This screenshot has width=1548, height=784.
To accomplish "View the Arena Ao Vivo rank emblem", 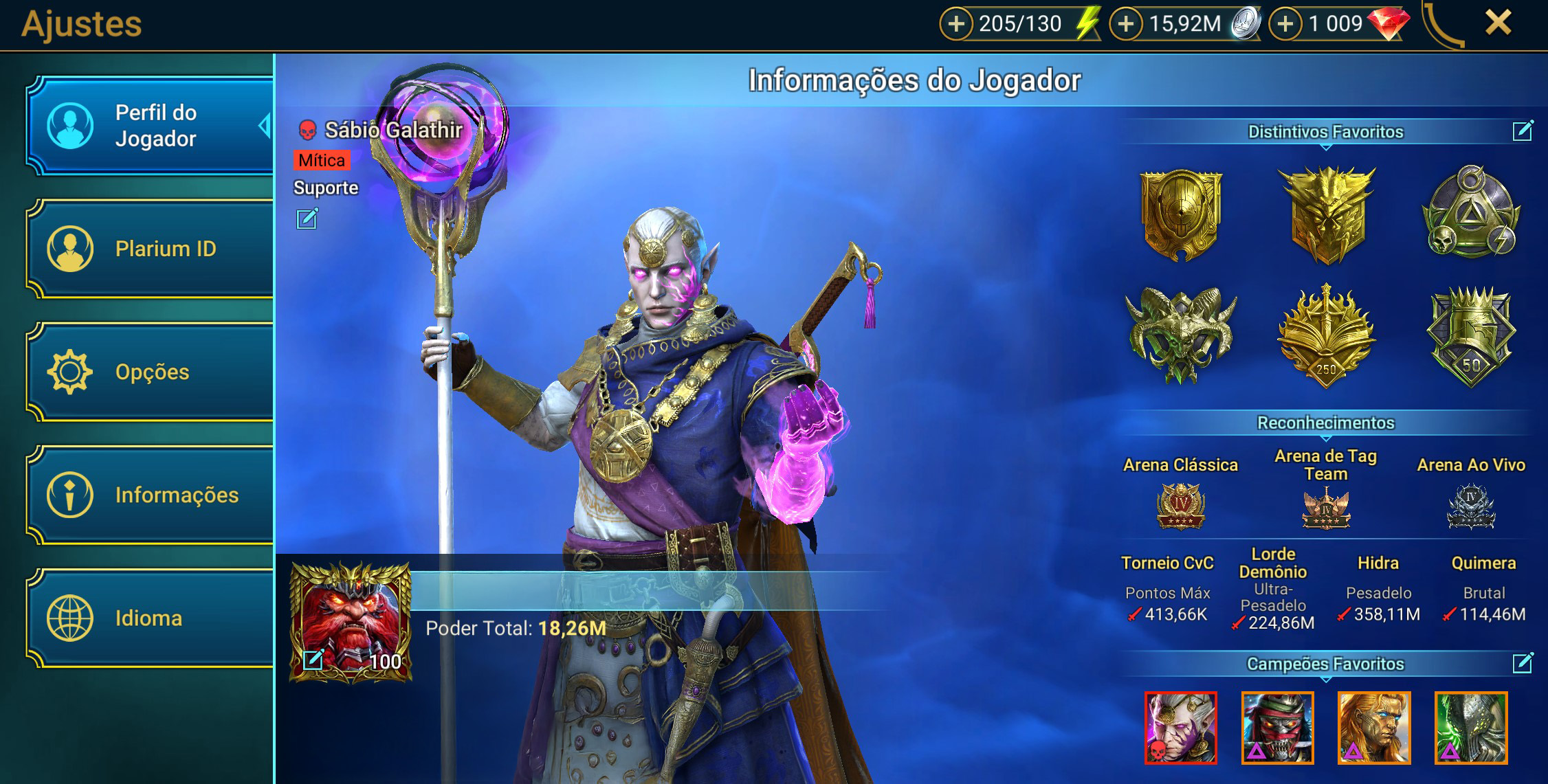I will point(1471,506).
